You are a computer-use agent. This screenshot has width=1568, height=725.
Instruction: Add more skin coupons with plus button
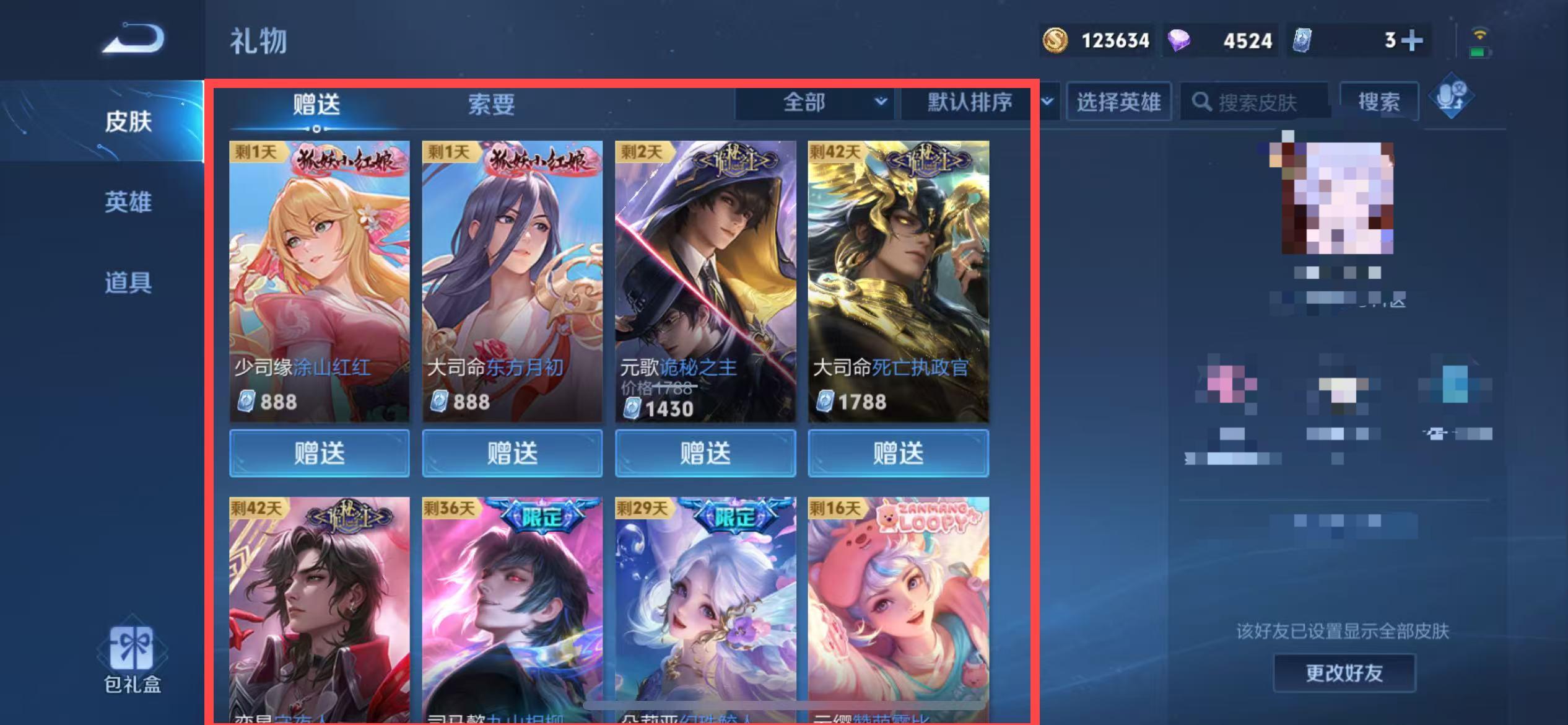pyautogui.click(x=1411, y=41)
